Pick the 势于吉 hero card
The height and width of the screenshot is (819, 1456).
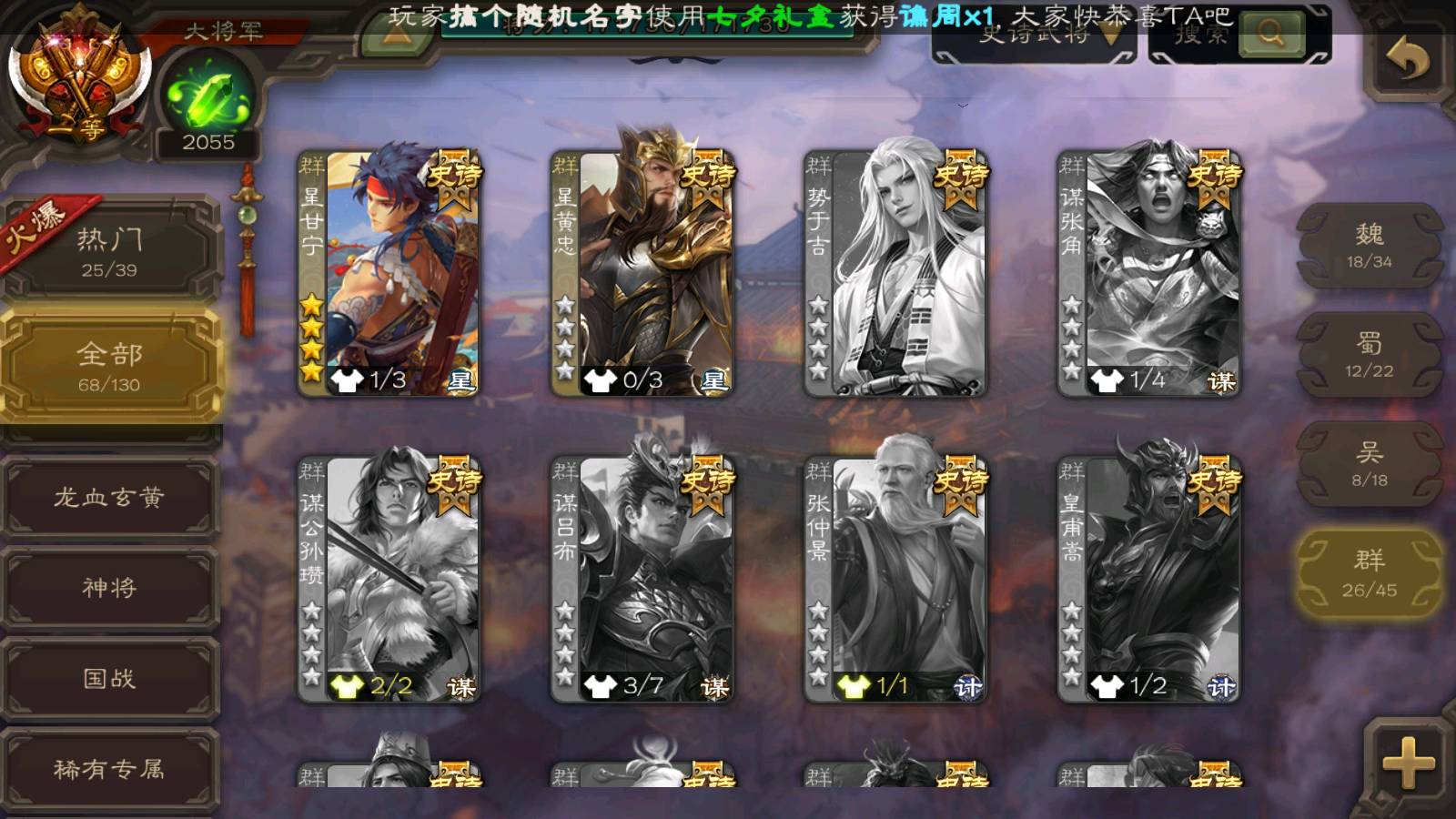tap(895, 273)
